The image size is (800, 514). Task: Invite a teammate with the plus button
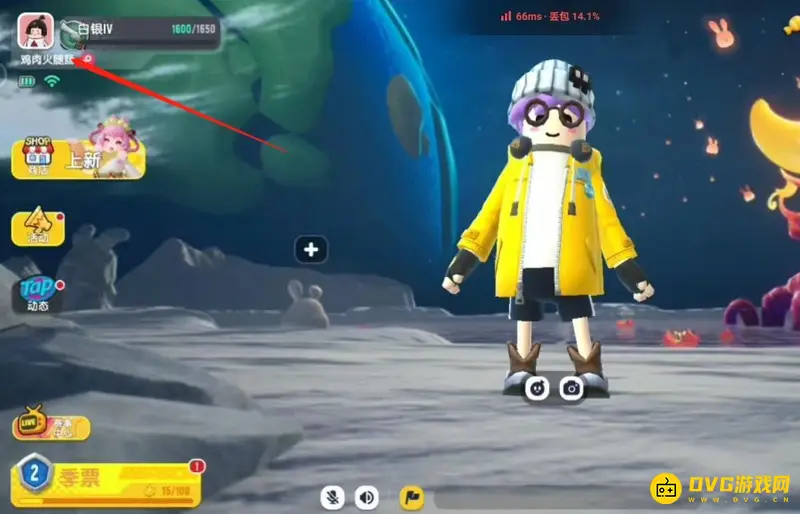pyautogui.click(x=311, y=249)
